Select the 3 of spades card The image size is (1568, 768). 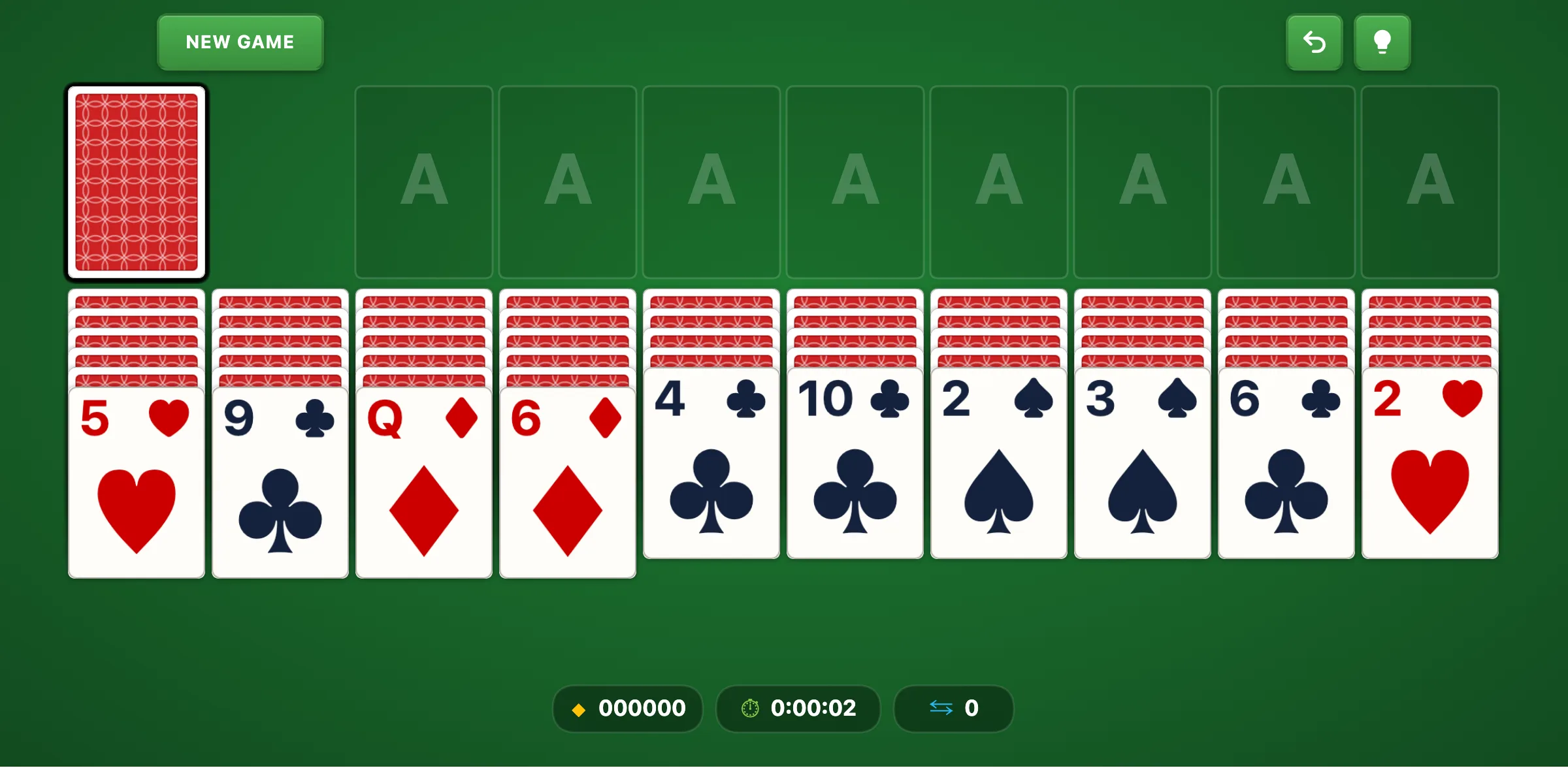pos(1143,464)
